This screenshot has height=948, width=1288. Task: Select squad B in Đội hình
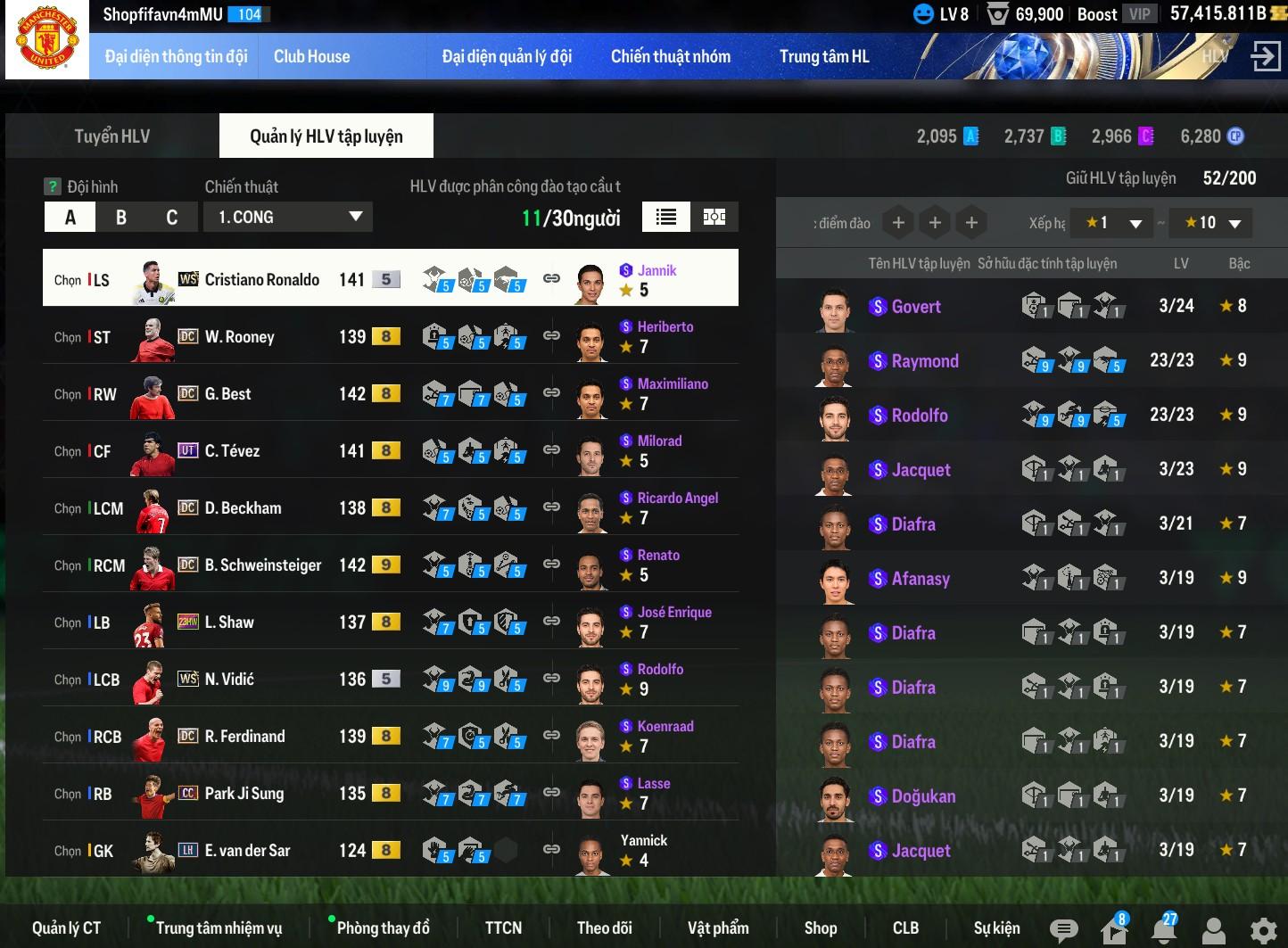(121, 218)
